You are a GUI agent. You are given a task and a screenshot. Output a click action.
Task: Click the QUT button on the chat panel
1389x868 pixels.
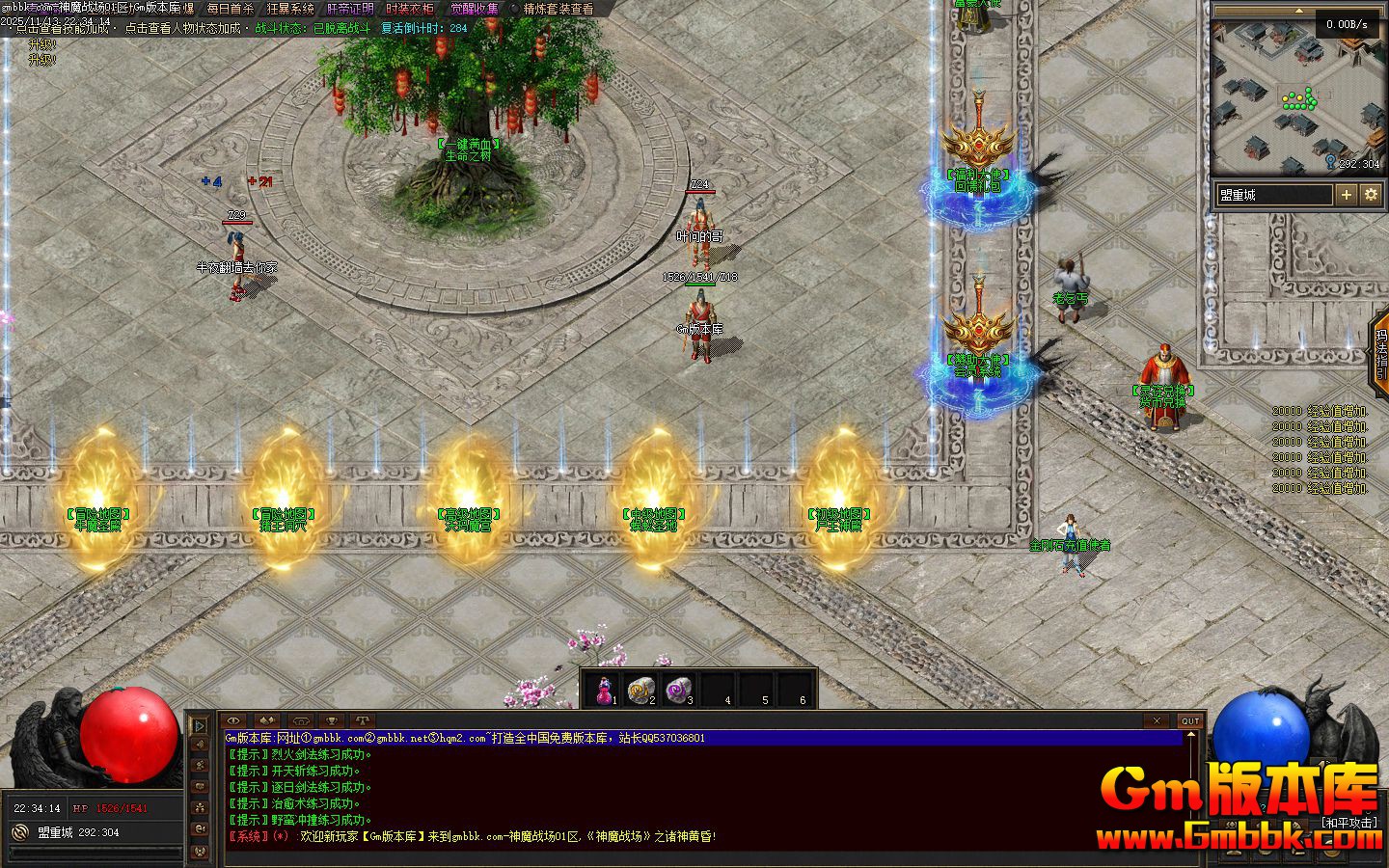click(1190, 720)
